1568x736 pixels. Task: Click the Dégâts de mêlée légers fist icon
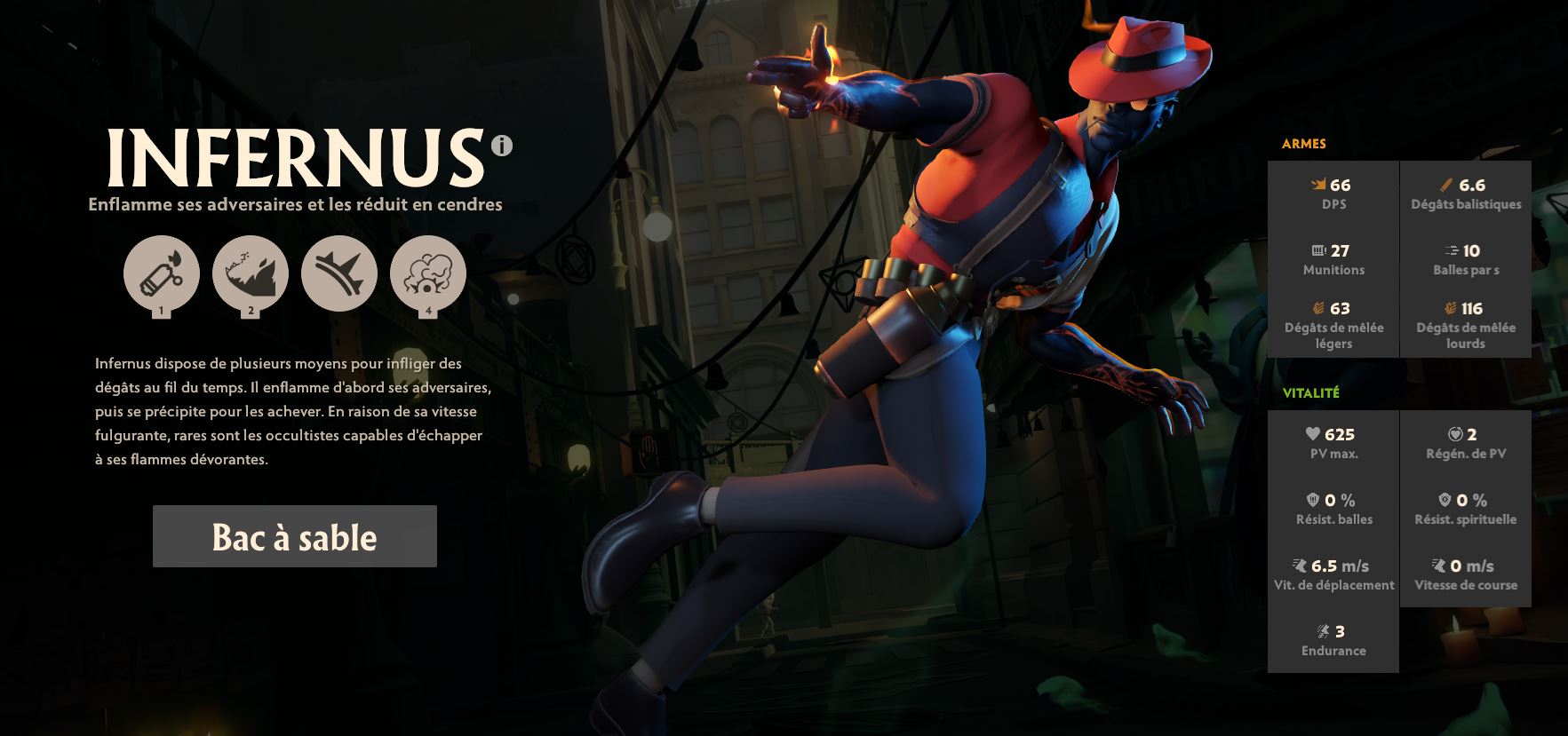click(x=1319, y=308)
